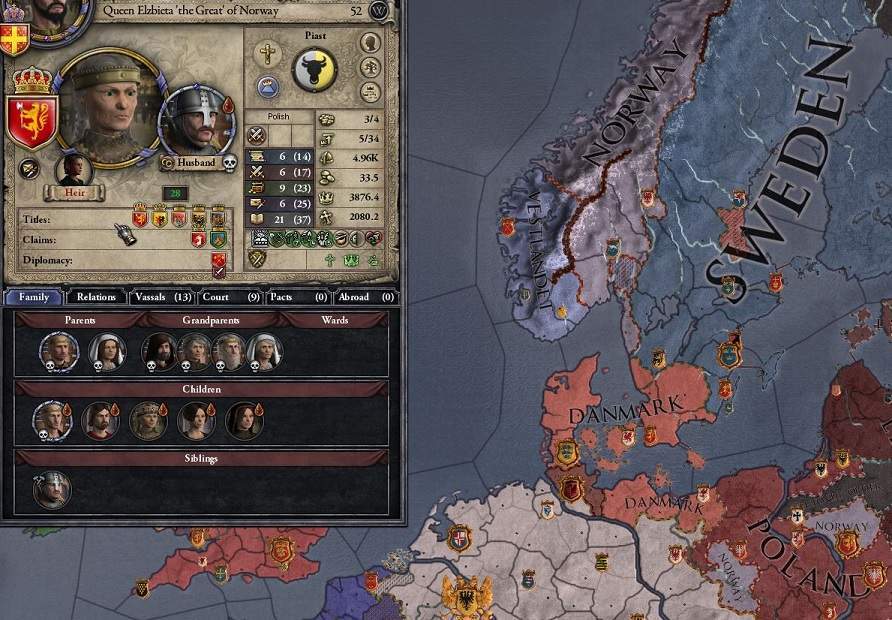This screenshot has height=620, width=892.
Task: Select the Family tab
Action: [34, 297]
